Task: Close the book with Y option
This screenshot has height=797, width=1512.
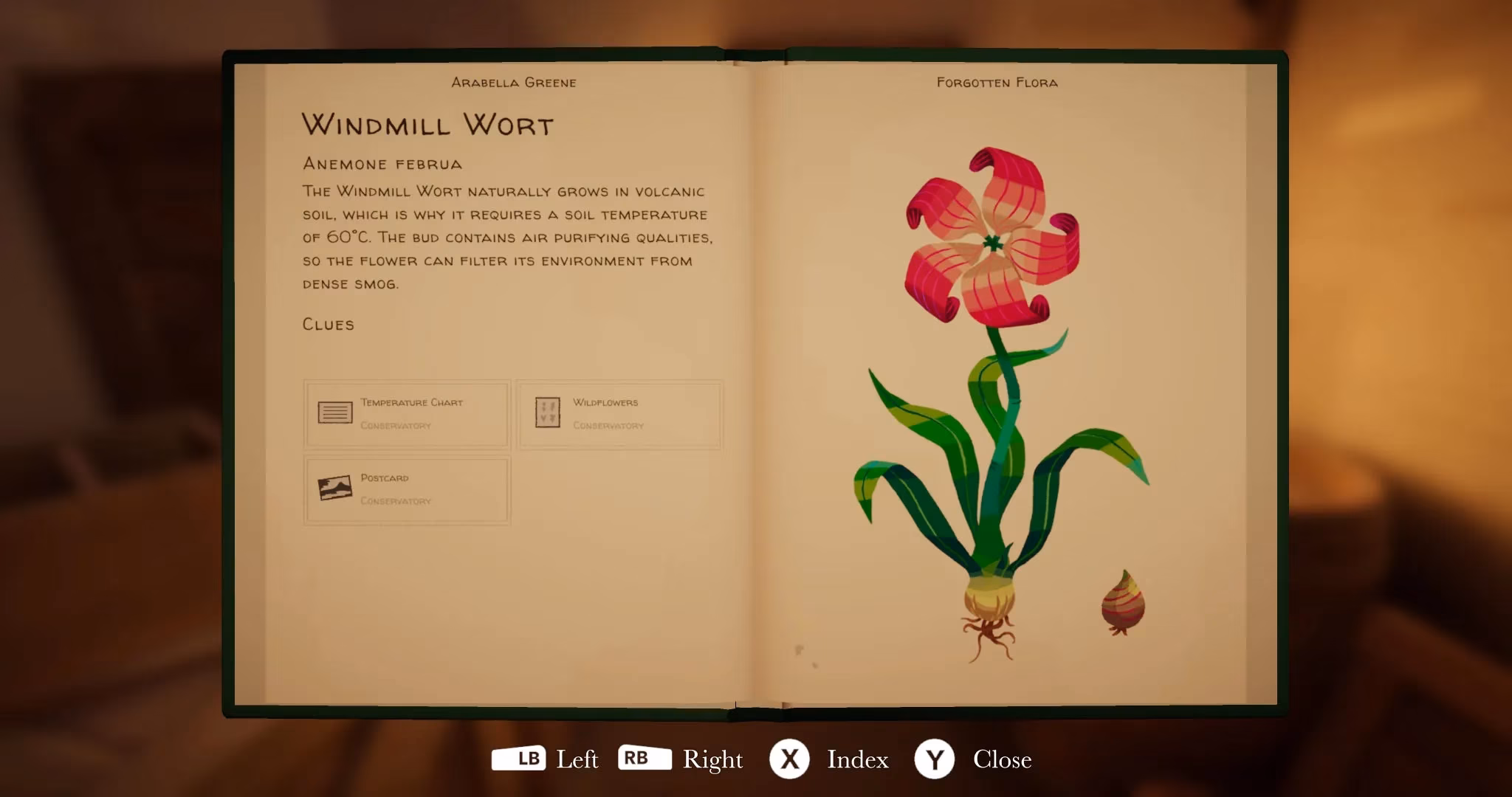Action: (1003, 759)
